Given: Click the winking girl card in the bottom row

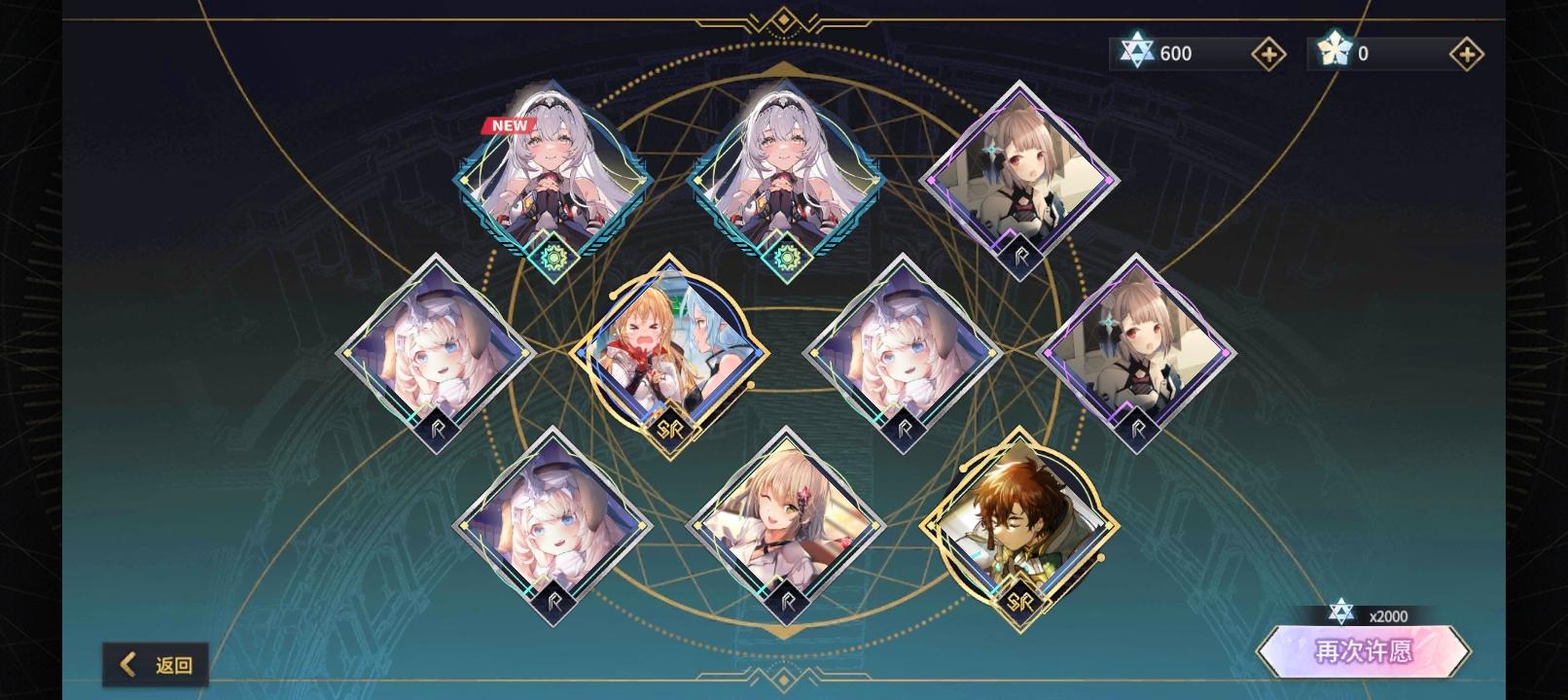Looking at the screenshot, I should click(x=788, y=525).
